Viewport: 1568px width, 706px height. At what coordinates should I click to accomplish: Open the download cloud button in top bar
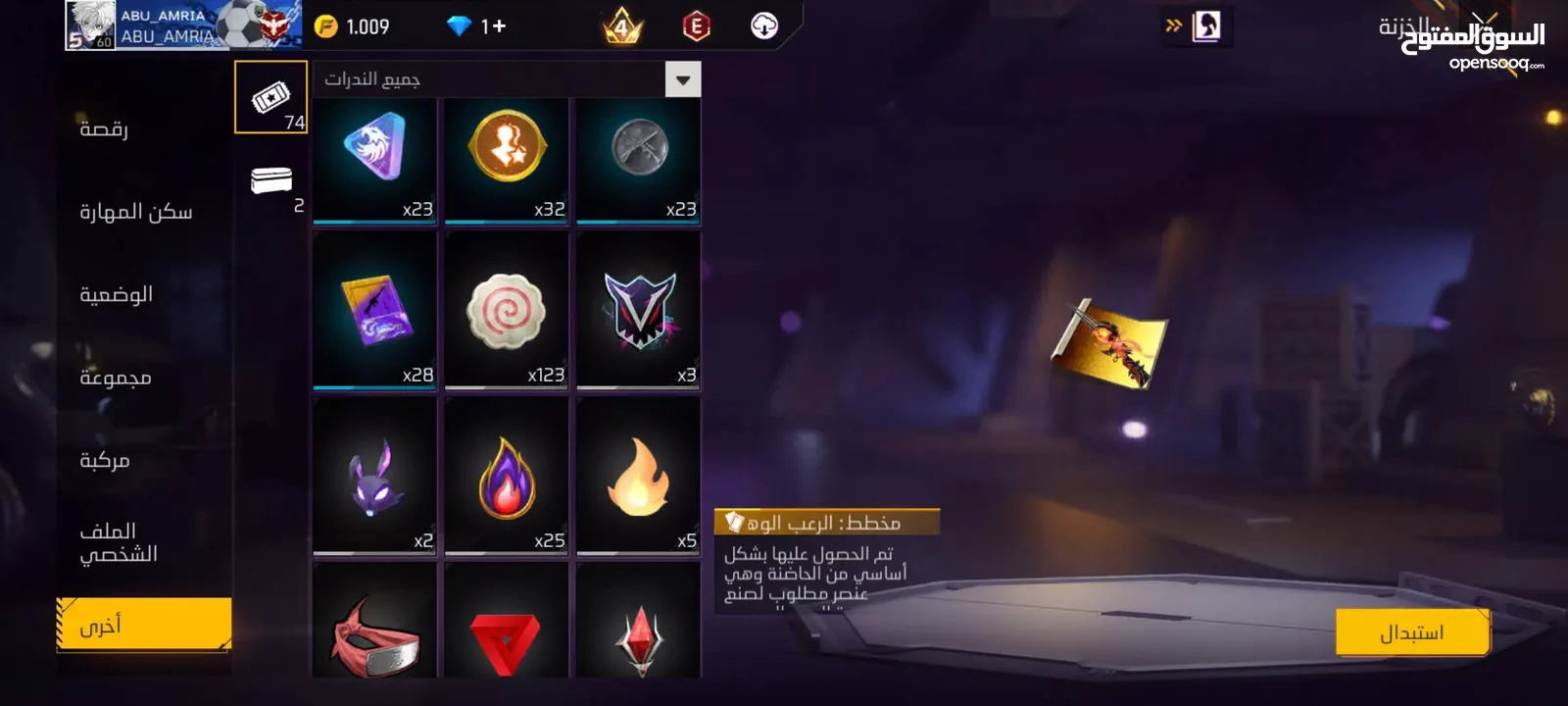click(x=763, y=26)
